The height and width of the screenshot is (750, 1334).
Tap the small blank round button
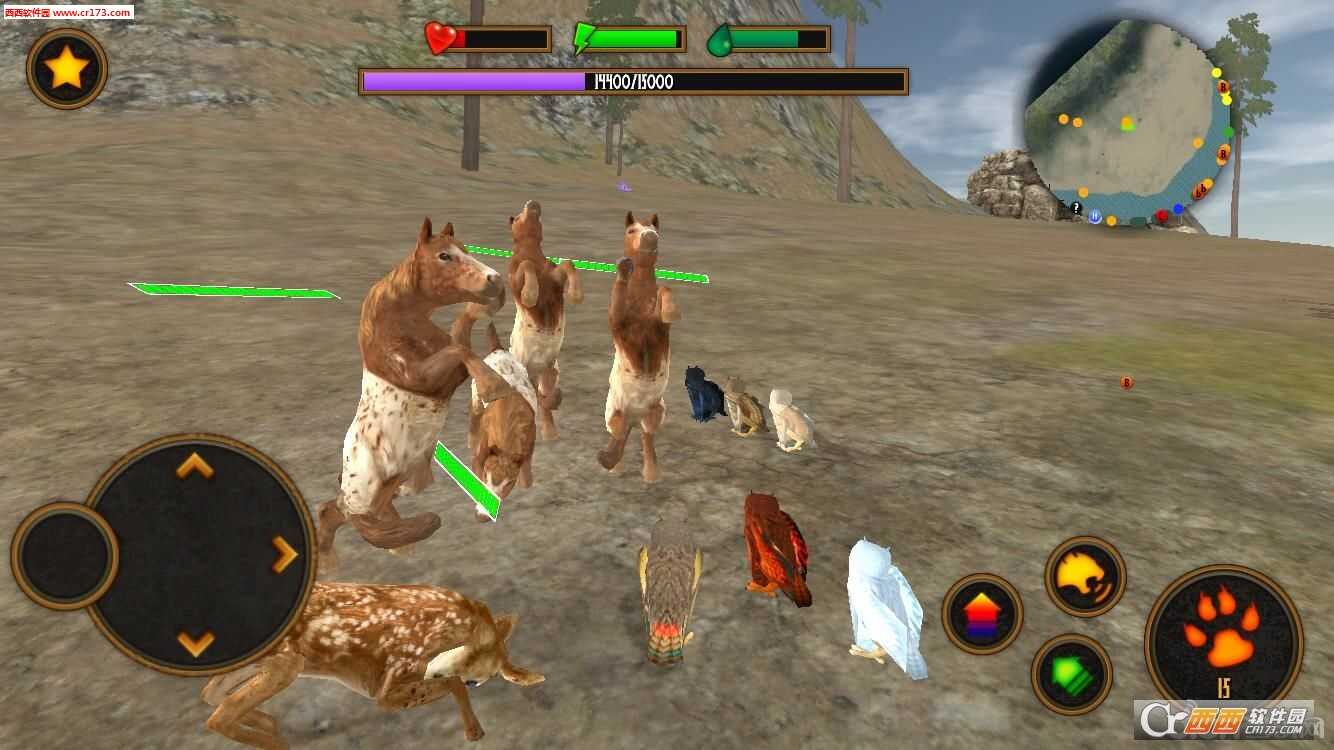pyautogui.click(x=65, y=555)
